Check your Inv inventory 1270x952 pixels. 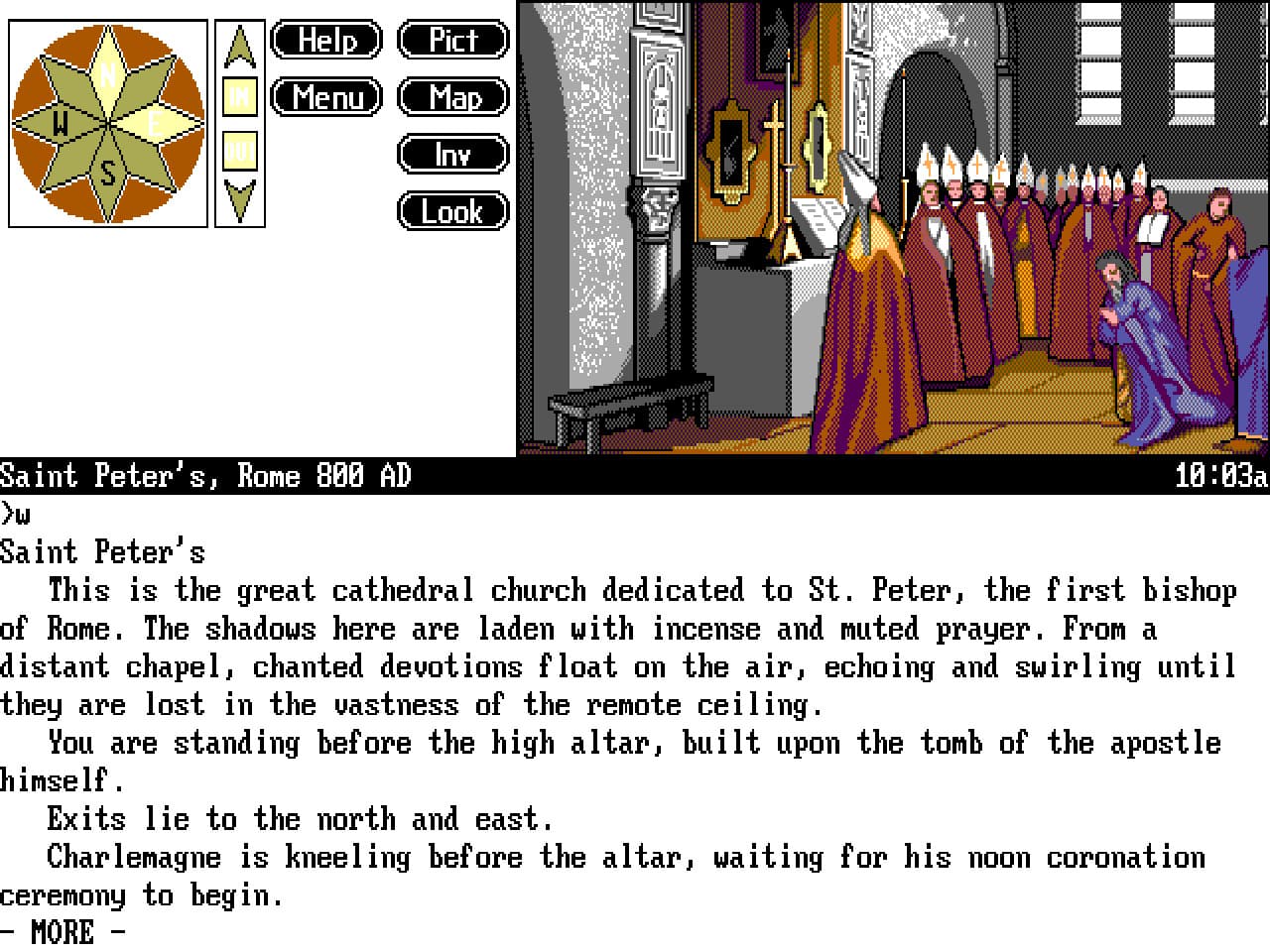(x=452, y=155)
